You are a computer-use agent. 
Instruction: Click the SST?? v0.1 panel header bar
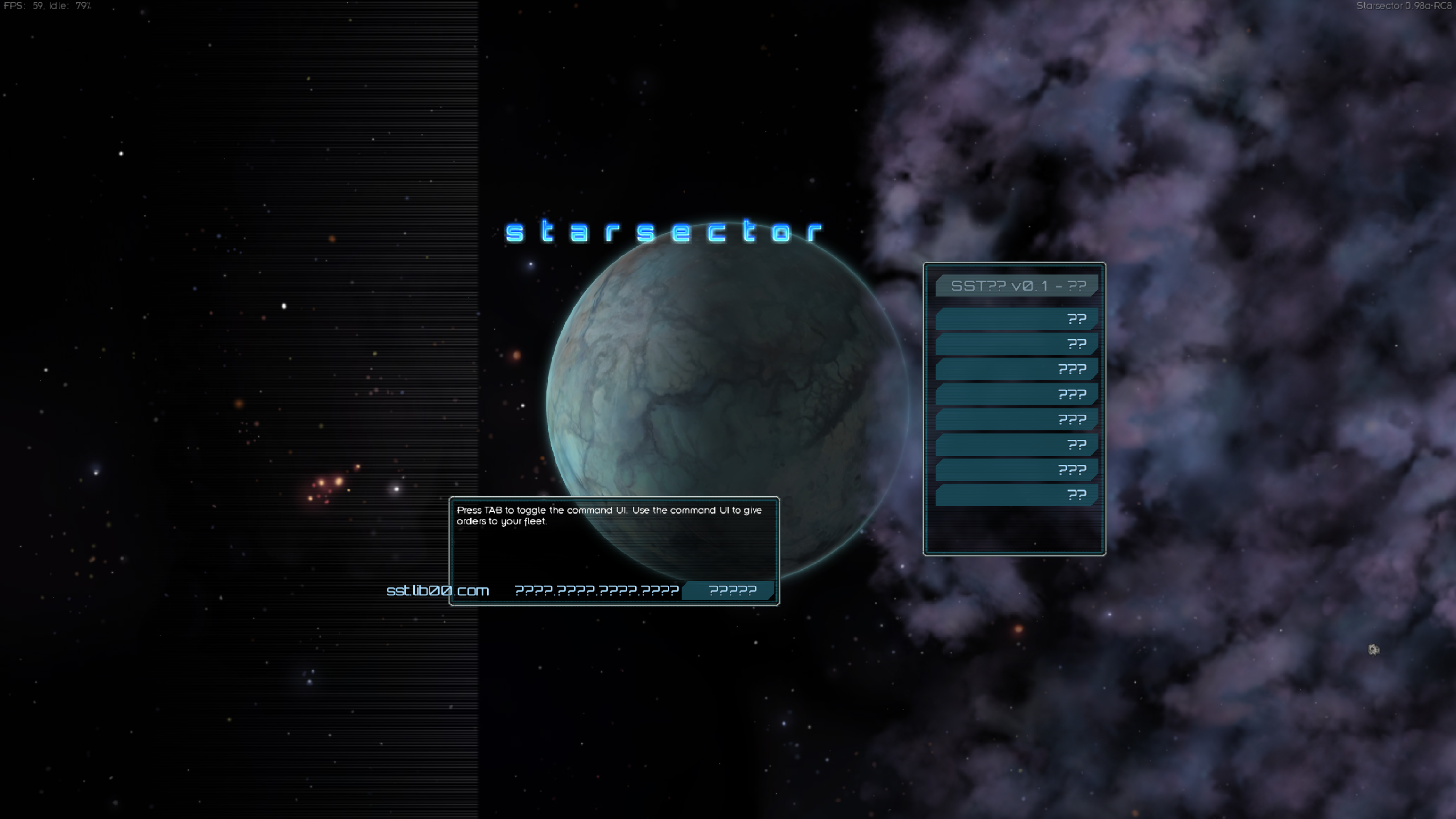pos(1017,287)
